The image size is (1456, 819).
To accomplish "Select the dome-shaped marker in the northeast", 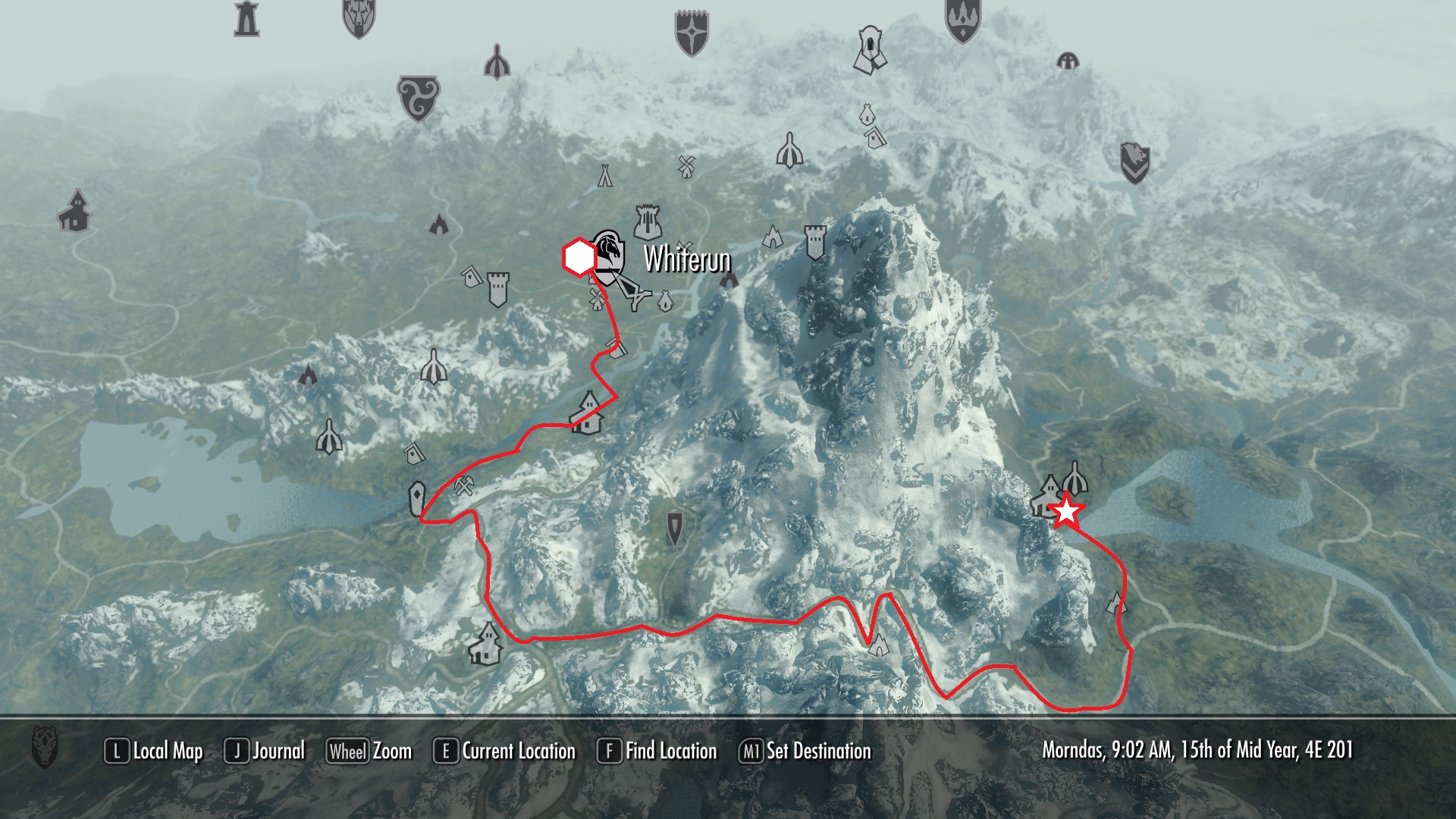I will 1068,61.
